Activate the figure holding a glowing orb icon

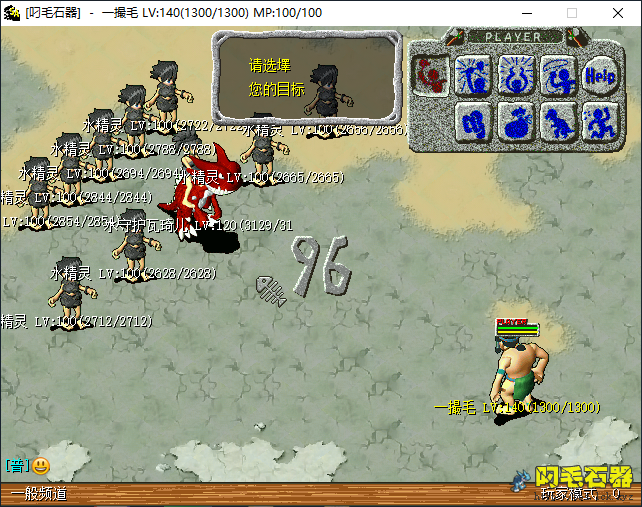(515, 74)
